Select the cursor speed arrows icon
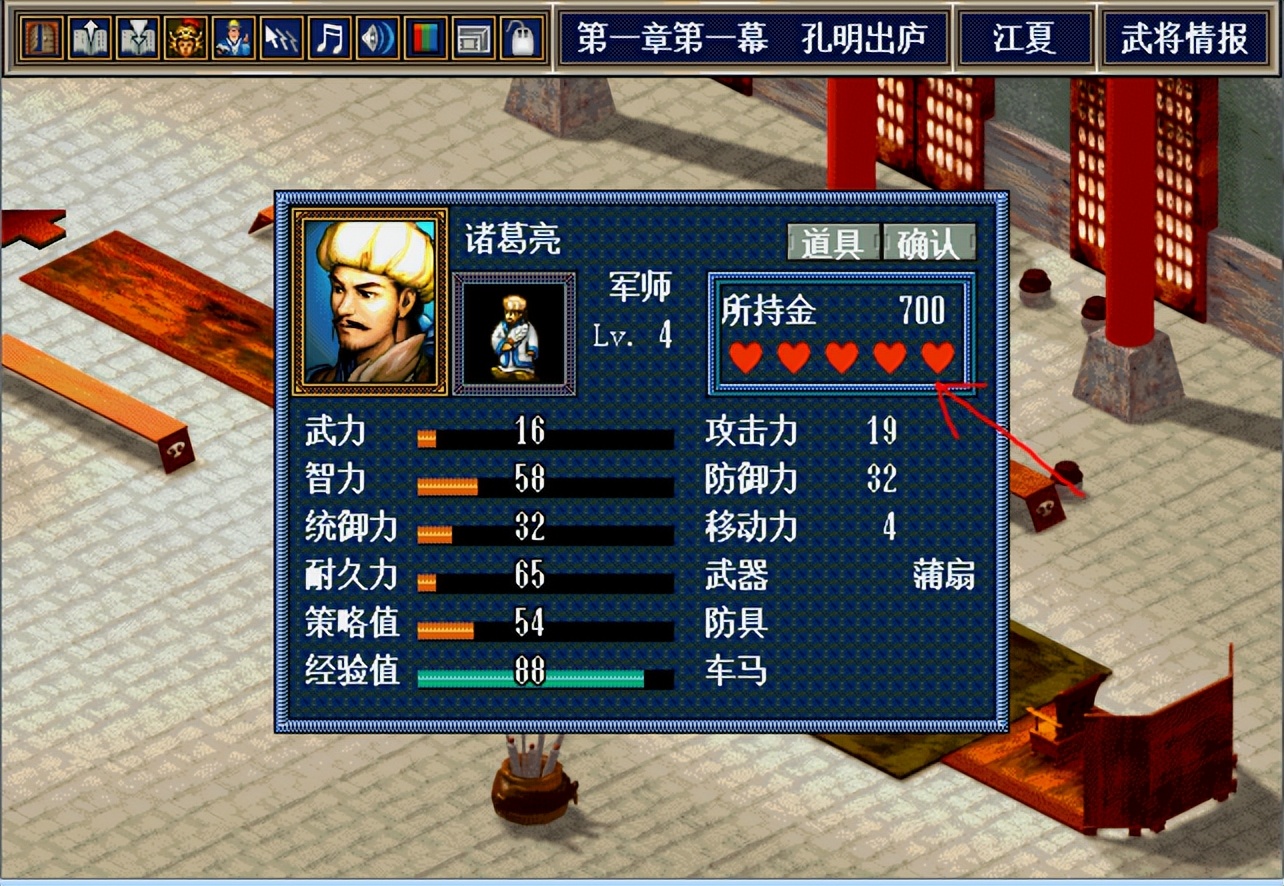The height and width of the screenshot is (886, 1284). 281,38
